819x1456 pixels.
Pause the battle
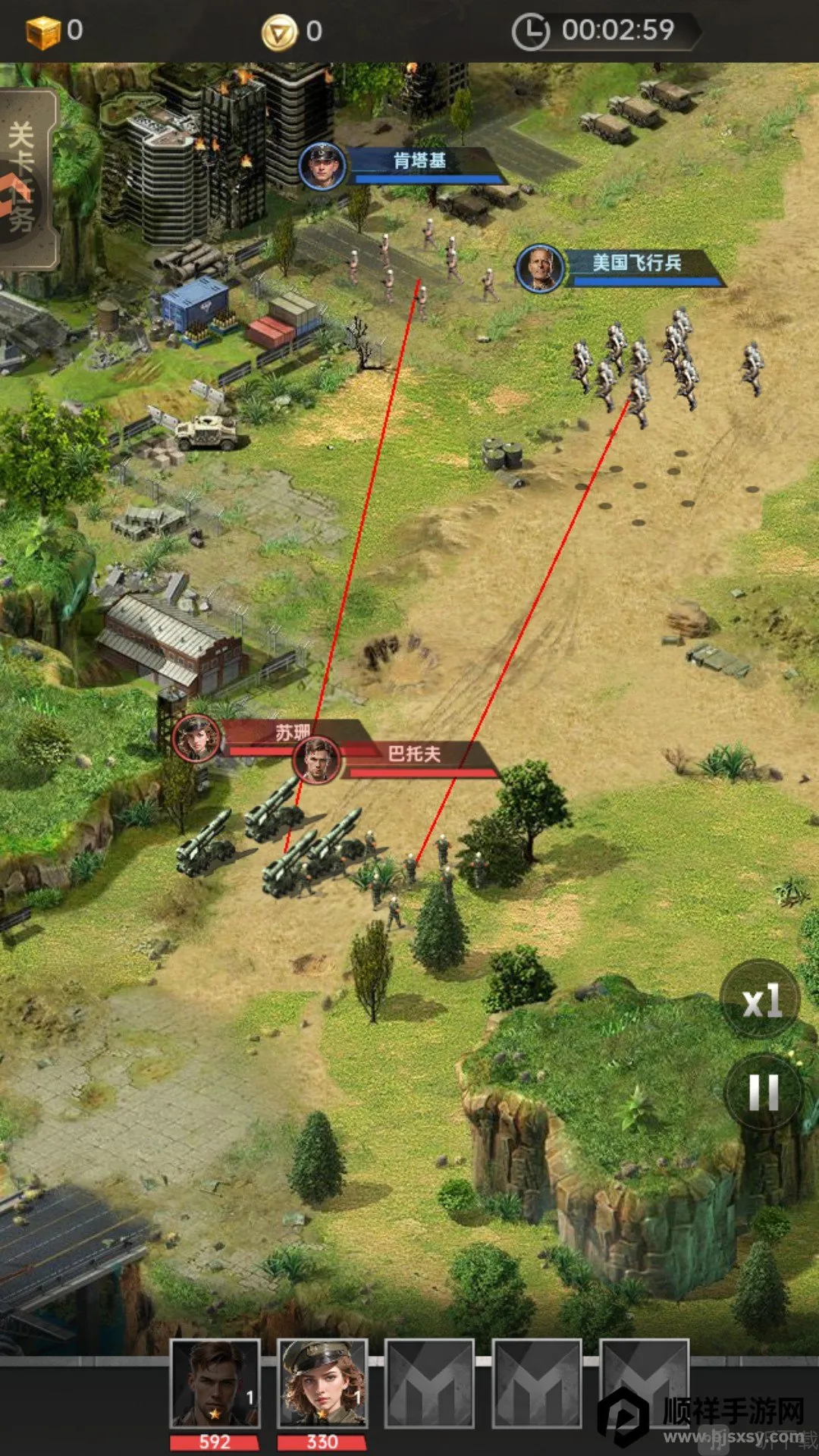[763, 1093]
